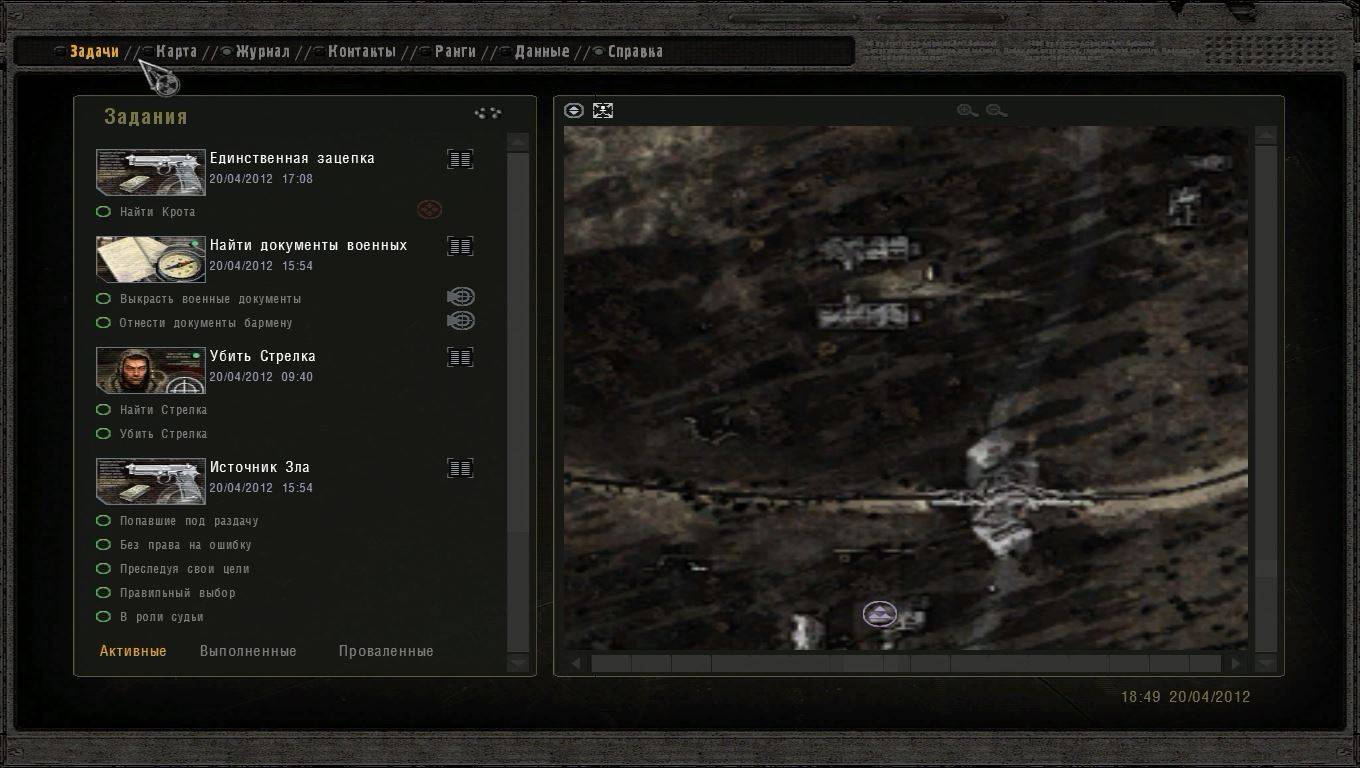The height and width of the screenshot is (768, 1360).
Task: Switch to the Журнал tab
Action: tap(262, 52)
